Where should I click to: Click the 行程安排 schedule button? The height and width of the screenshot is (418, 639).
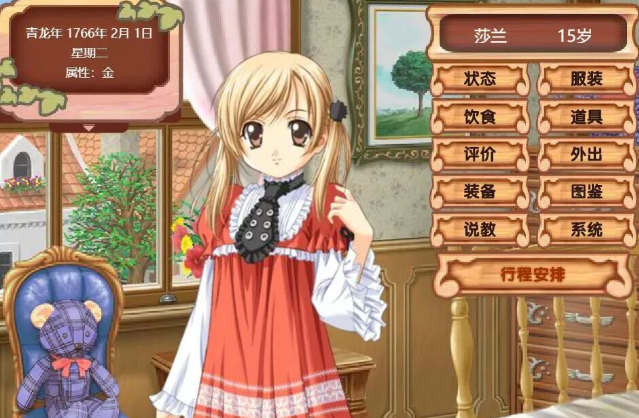(533, 273)
